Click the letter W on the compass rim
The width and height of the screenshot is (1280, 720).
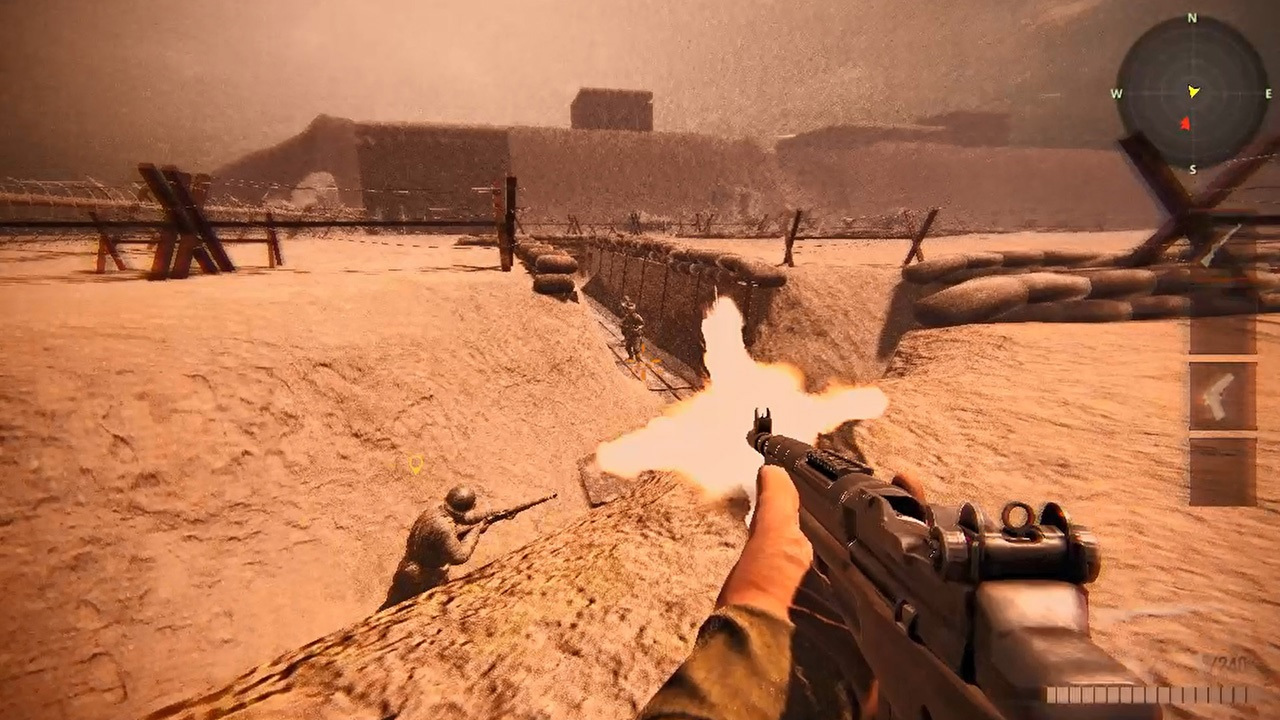(1115, 93)
